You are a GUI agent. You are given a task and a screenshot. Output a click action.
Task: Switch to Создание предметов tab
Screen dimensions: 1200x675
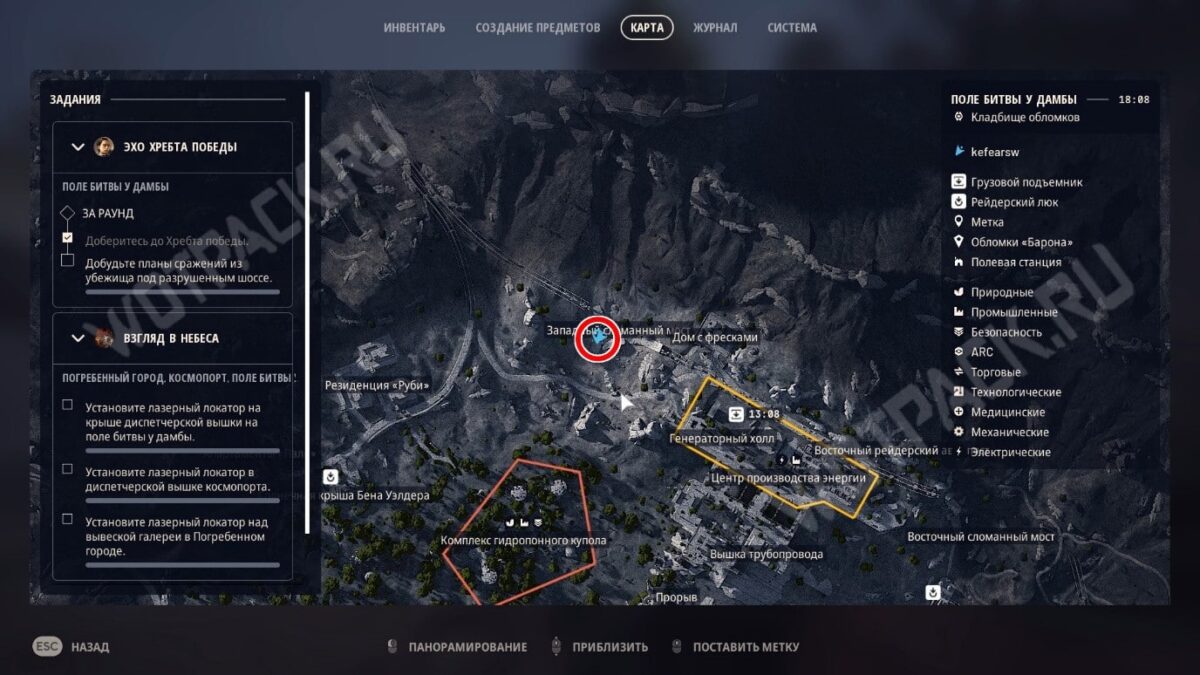click(538, 28)
